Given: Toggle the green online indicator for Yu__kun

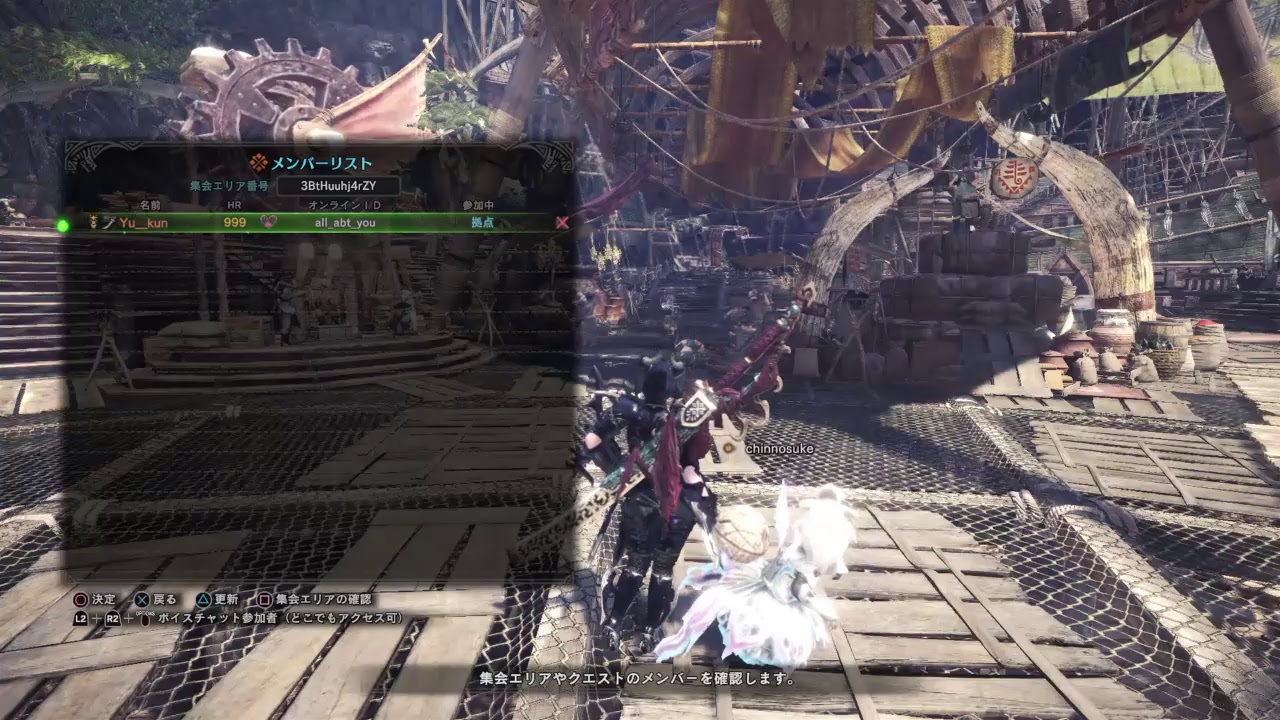Looking at the screenshot, I should click(64, 222).
